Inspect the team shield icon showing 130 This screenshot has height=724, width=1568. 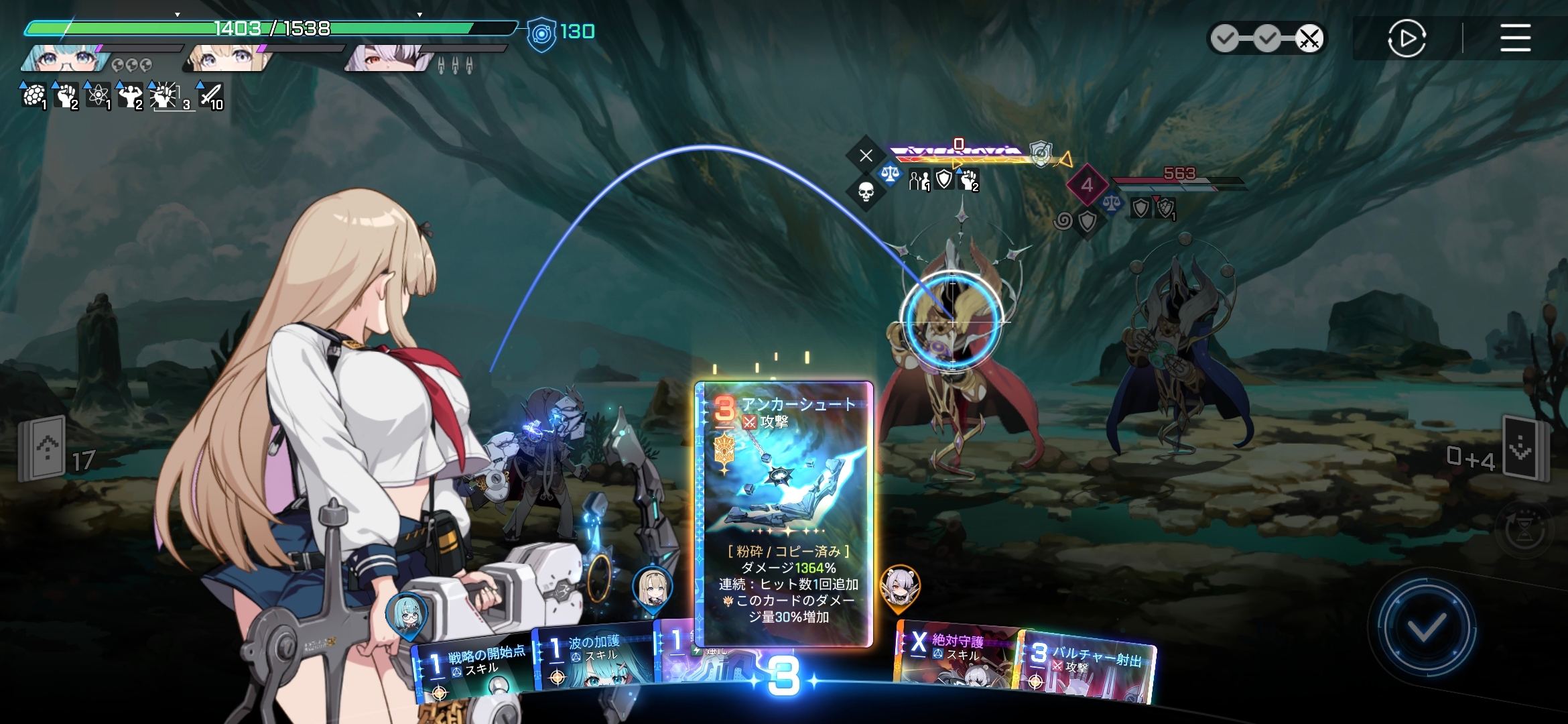point(541,34)
